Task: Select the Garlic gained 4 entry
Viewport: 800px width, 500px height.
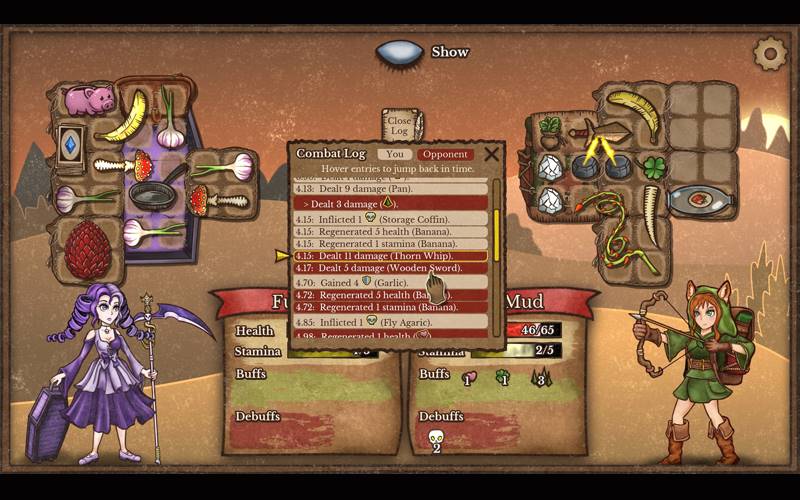Action: tap(391, 283)
